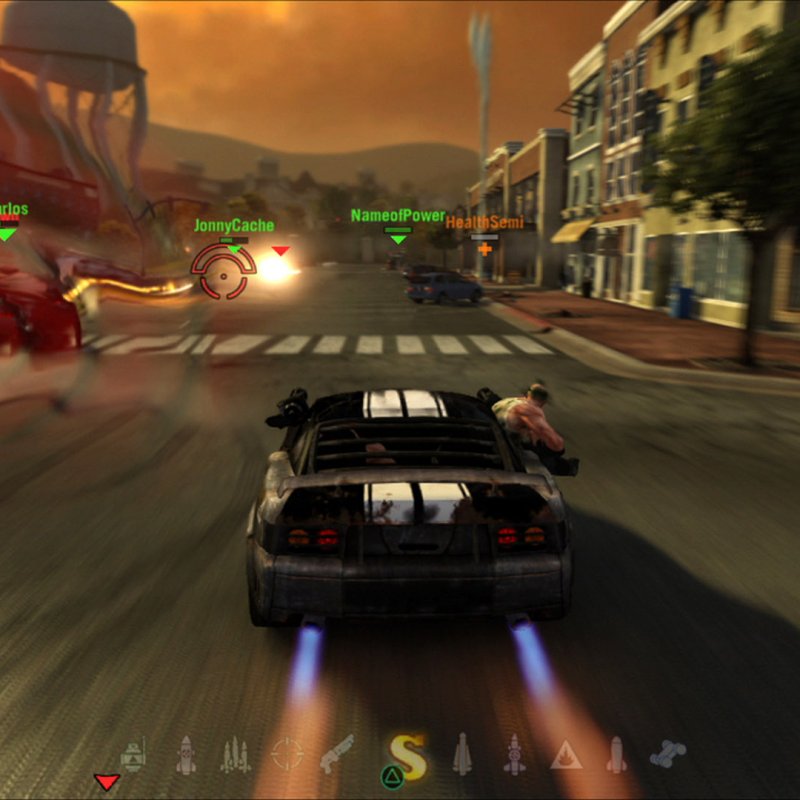Image resolution: width=800 pixels, height=800 pixels.
Task: Click the HealthSemi pickup marker
Action: pos(485,222)
